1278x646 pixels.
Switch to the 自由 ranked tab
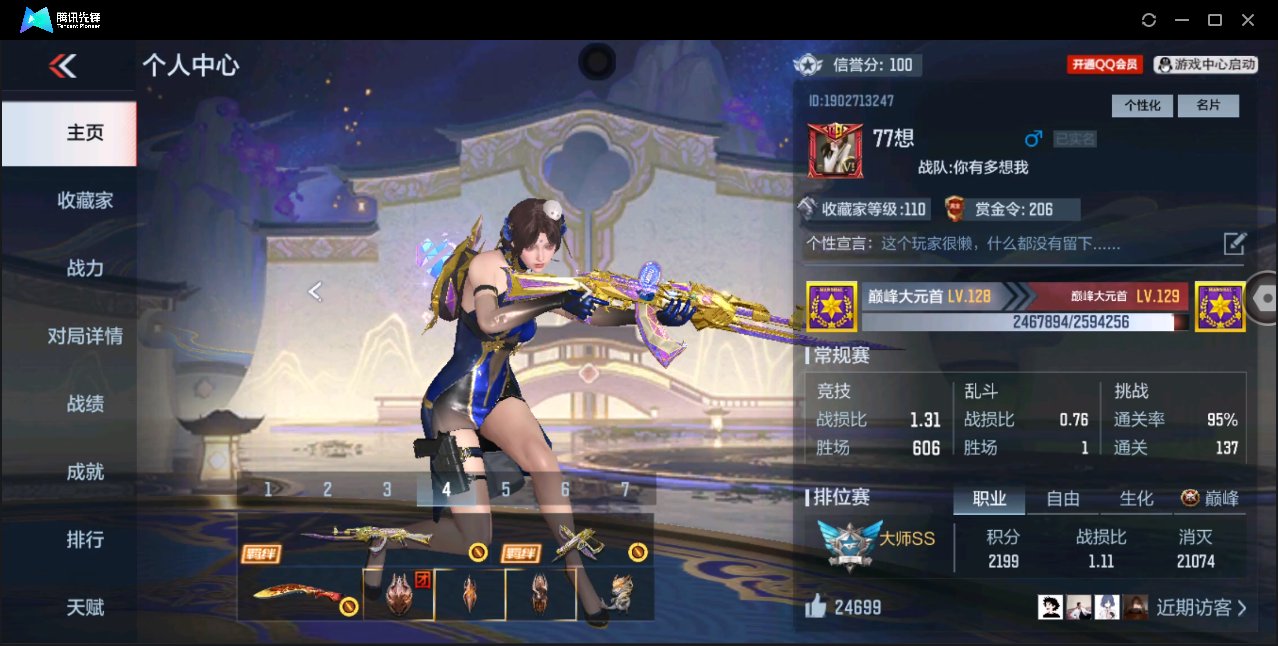coord(1063,499)
